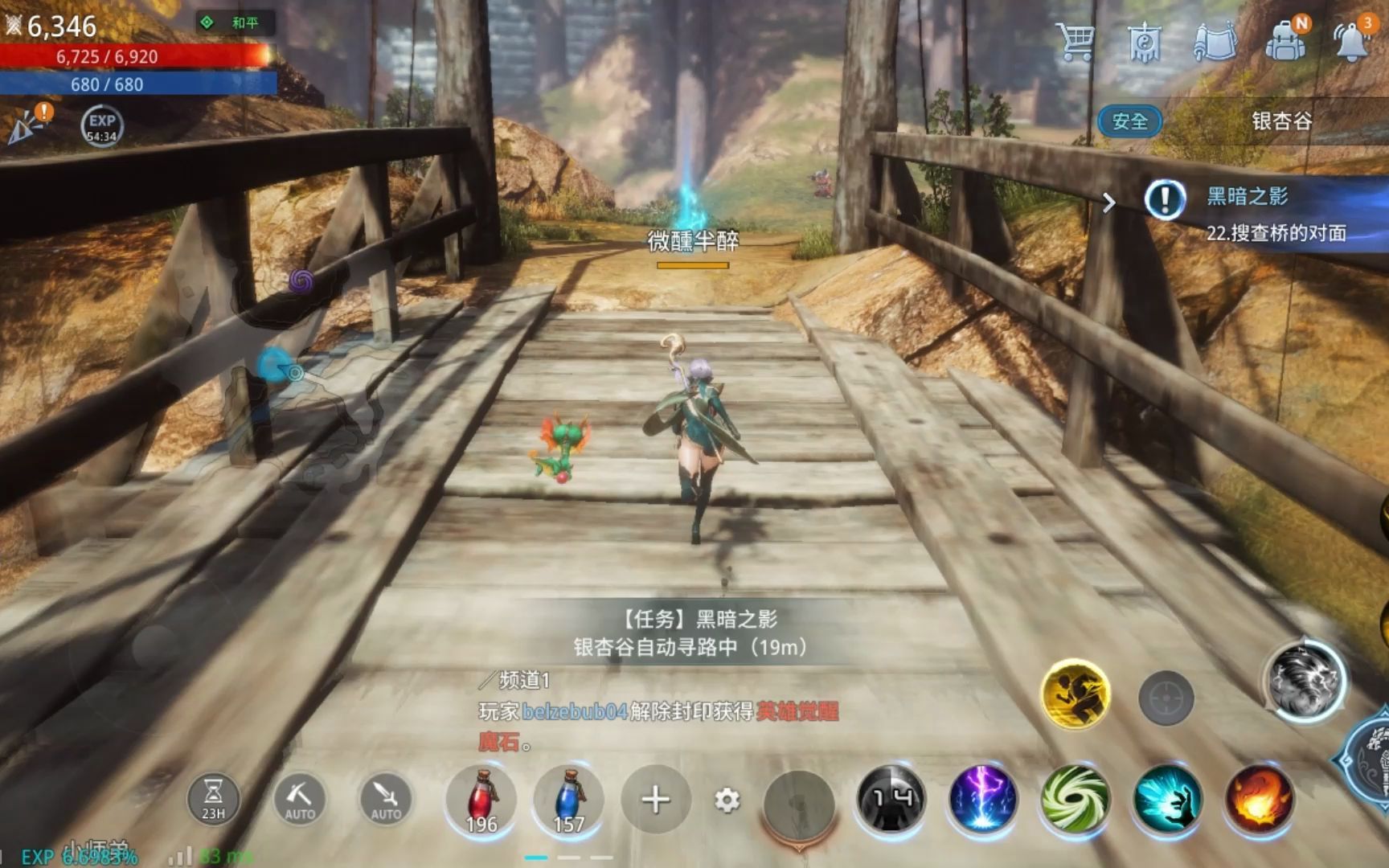Toggle the target lock crosshair button

[x=1166, y=698]
